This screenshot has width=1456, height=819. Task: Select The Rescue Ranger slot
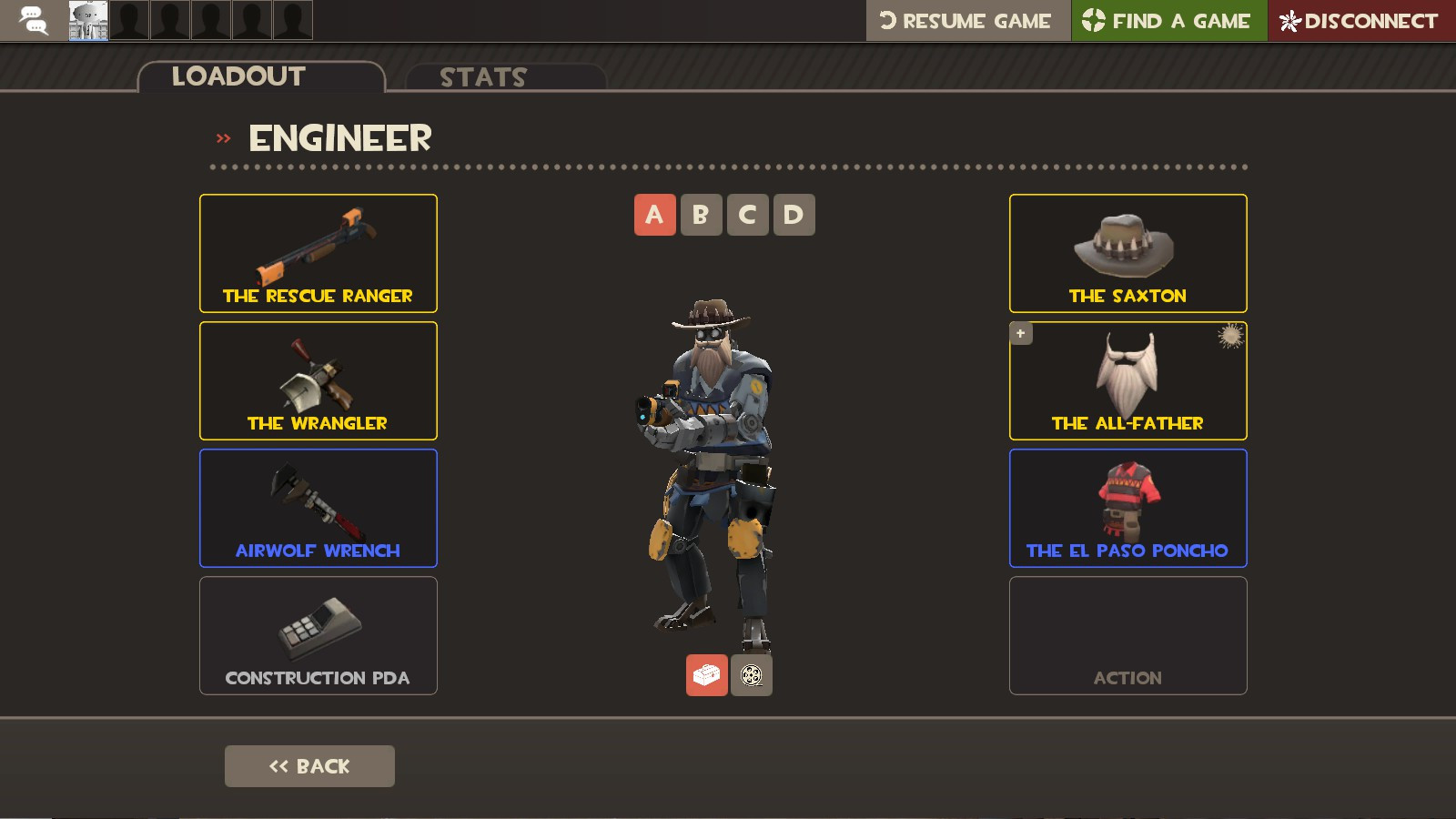click(x=318, y=253)
